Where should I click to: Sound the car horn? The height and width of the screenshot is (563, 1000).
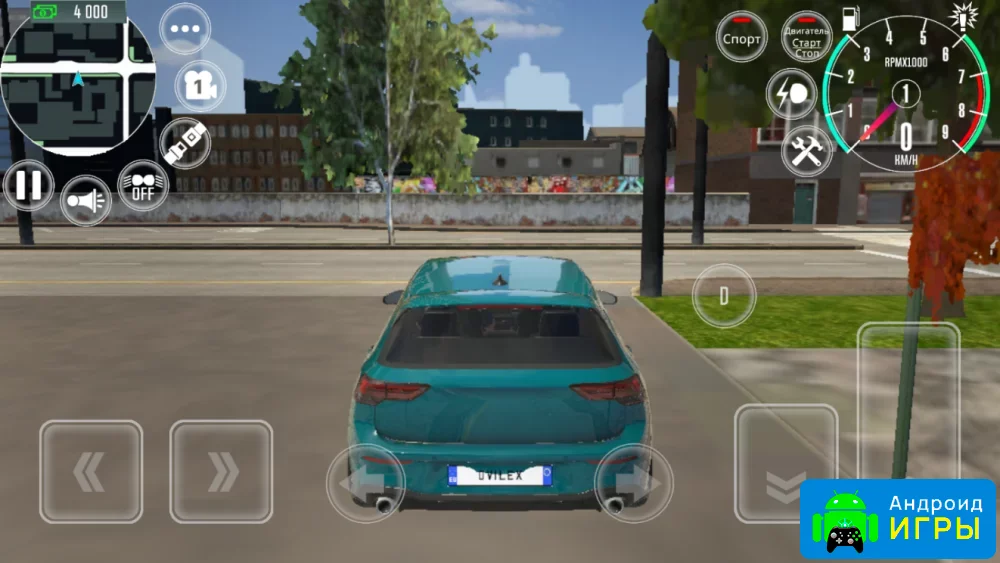pyautogui.click(x=86, y=203)
